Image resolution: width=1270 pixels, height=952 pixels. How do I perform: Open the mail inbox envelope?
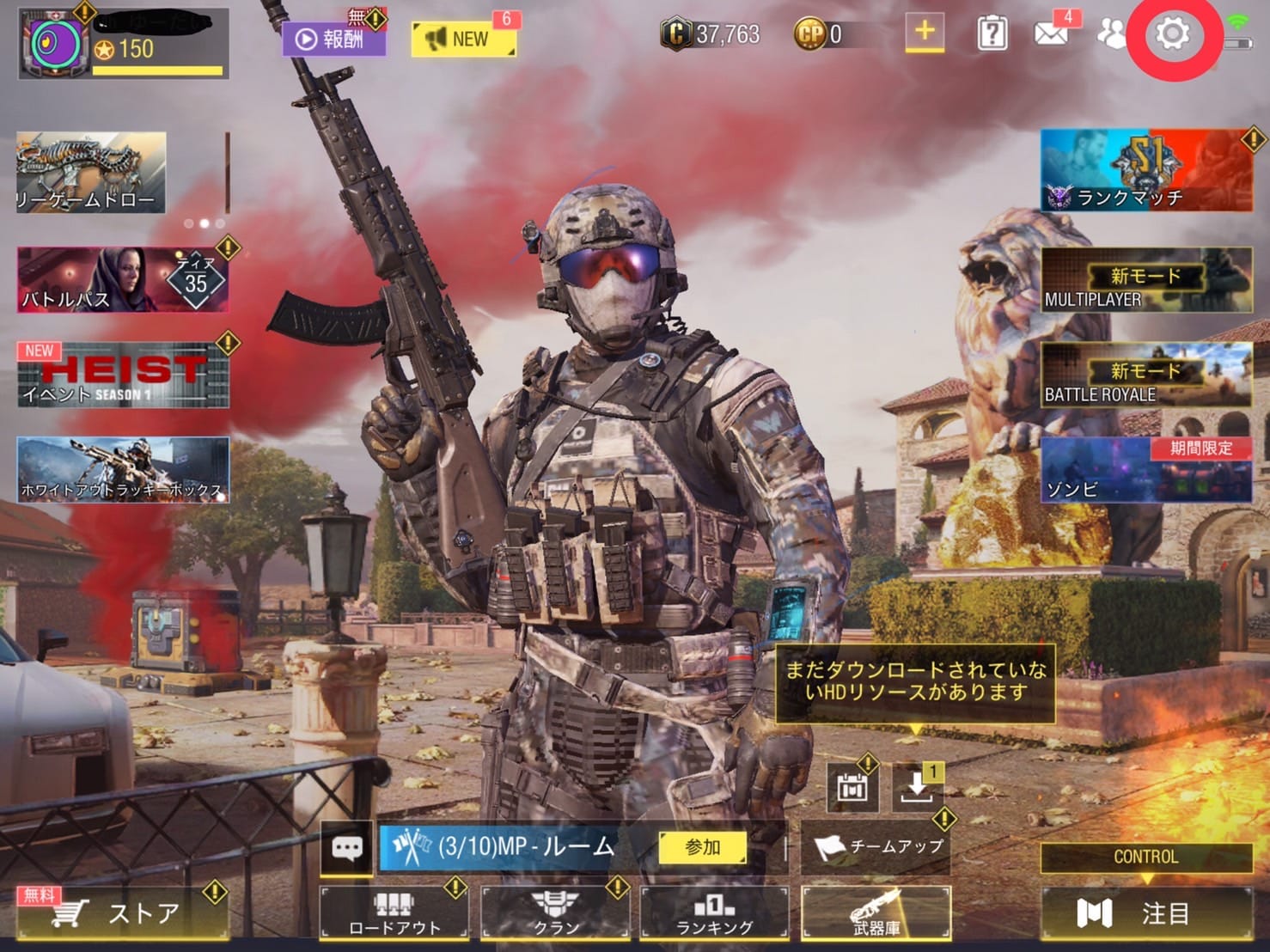1051,34
